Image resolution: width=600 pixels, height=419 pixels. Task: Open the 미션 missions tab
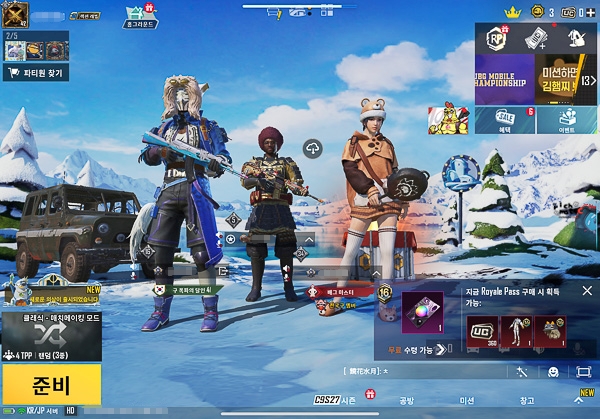[467, 401]
